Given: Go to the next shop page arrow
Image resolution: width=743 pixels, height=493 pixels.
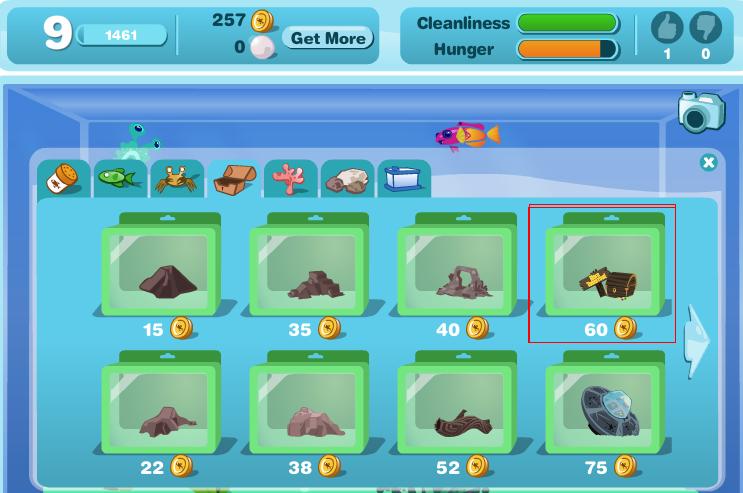Looking at the screenshot, I should pos(696,341).
